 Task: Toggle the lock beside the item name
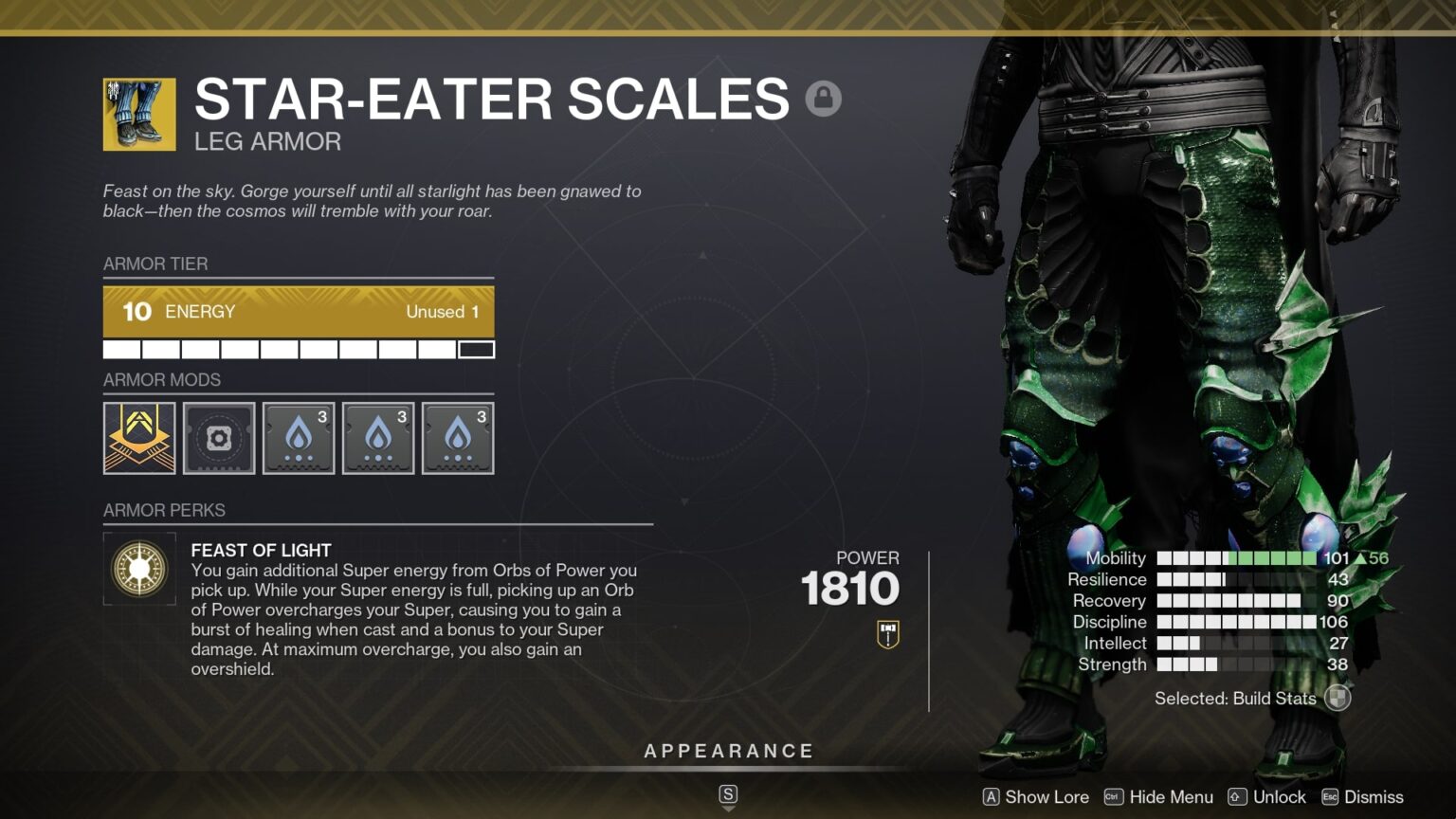(x=824, y=98)
